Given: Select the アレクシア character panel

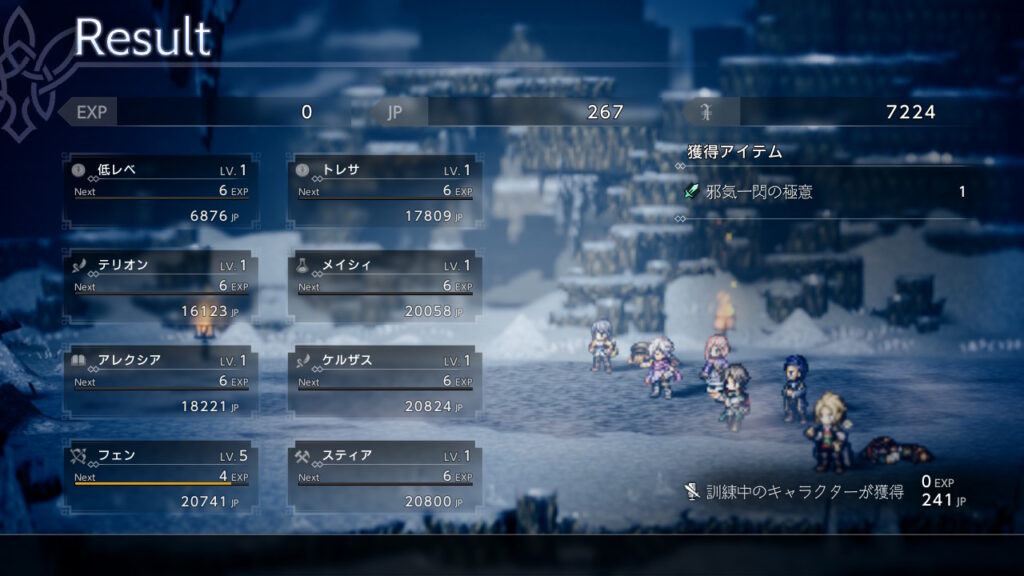Looking at the screenshot, I should click(x=160, y=383).
